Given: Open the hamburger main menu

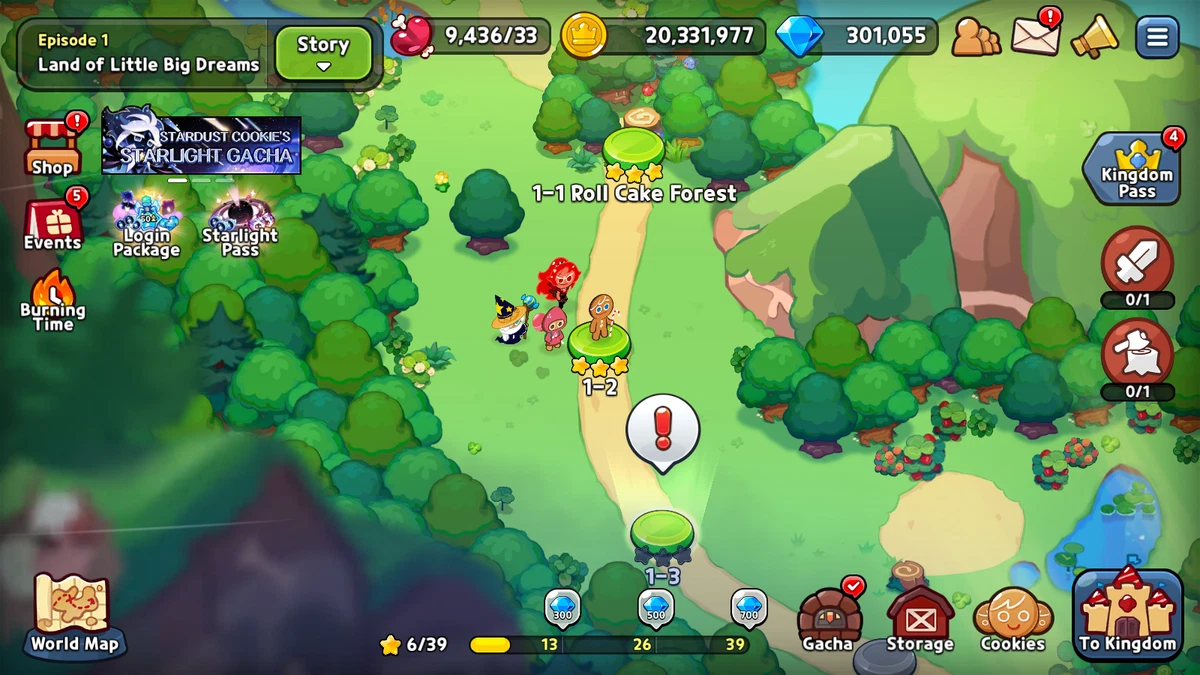Looking at the screenshot, I should coord(1157,38).
